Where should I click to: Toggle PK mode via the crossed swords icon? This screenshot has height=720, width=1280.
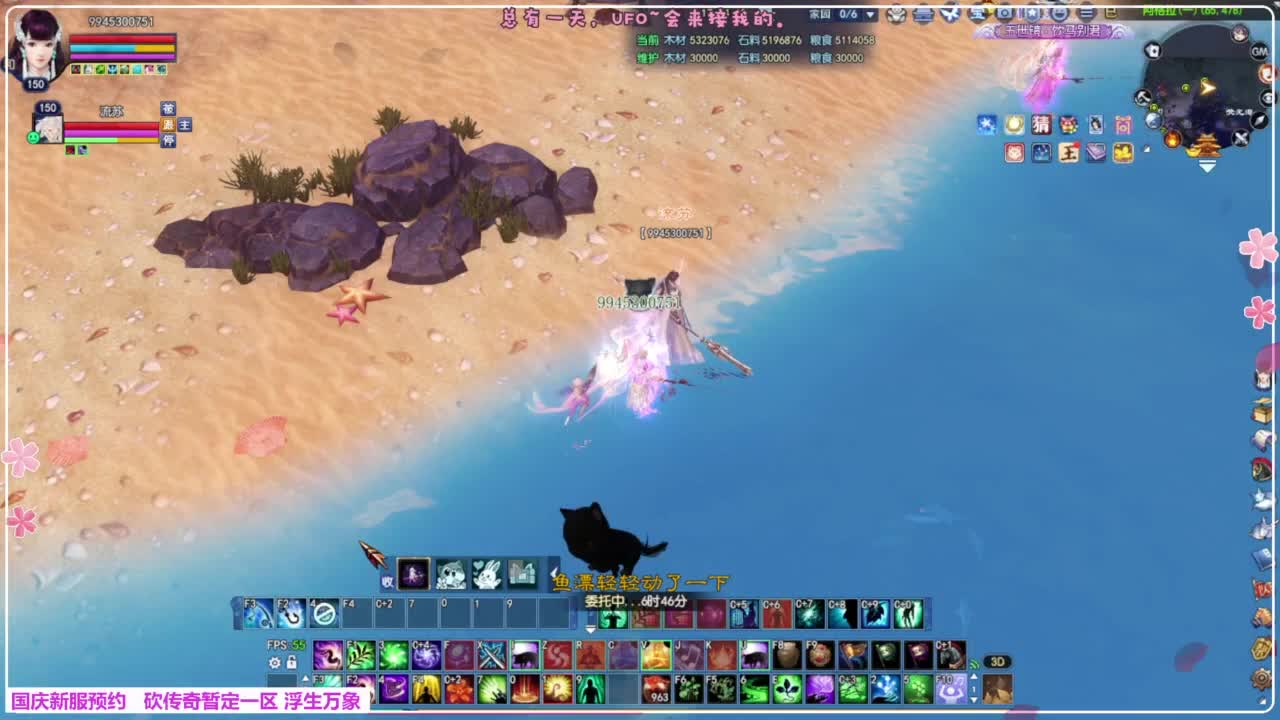(1240, 137)
